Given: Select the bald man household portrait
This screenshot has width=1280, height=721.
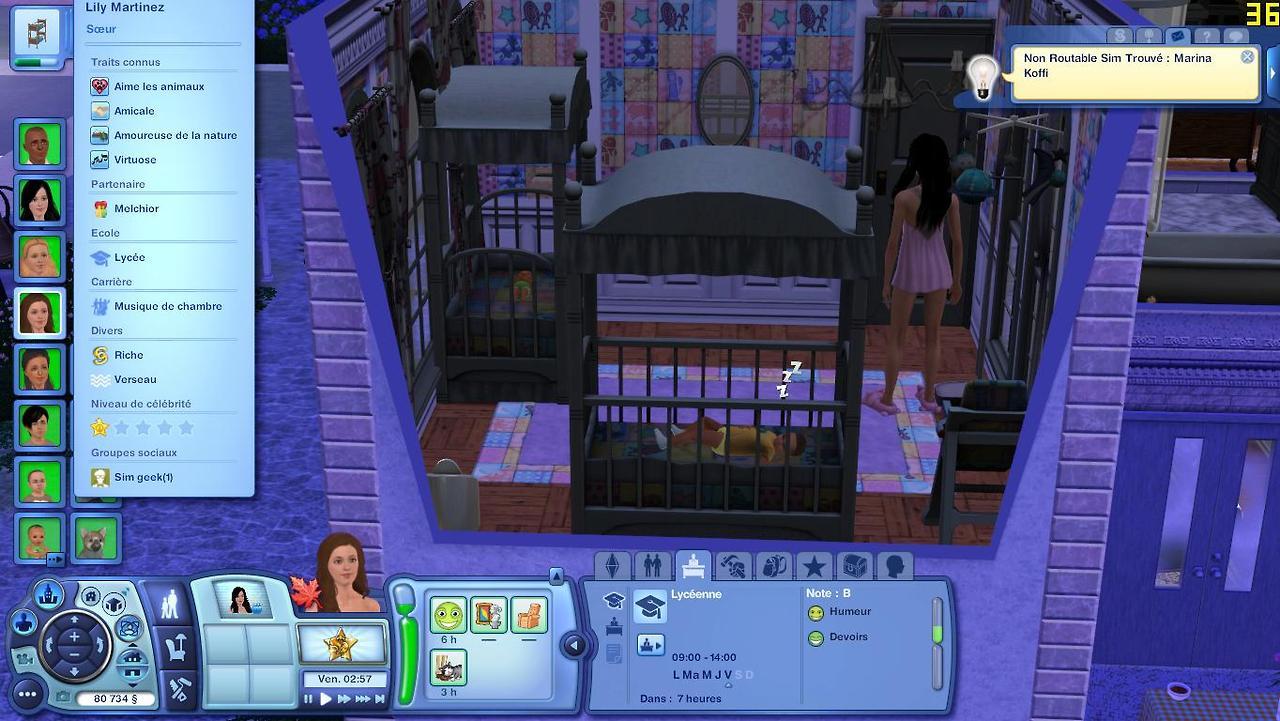Looking at the screenshot, I should tap(40, 145).
